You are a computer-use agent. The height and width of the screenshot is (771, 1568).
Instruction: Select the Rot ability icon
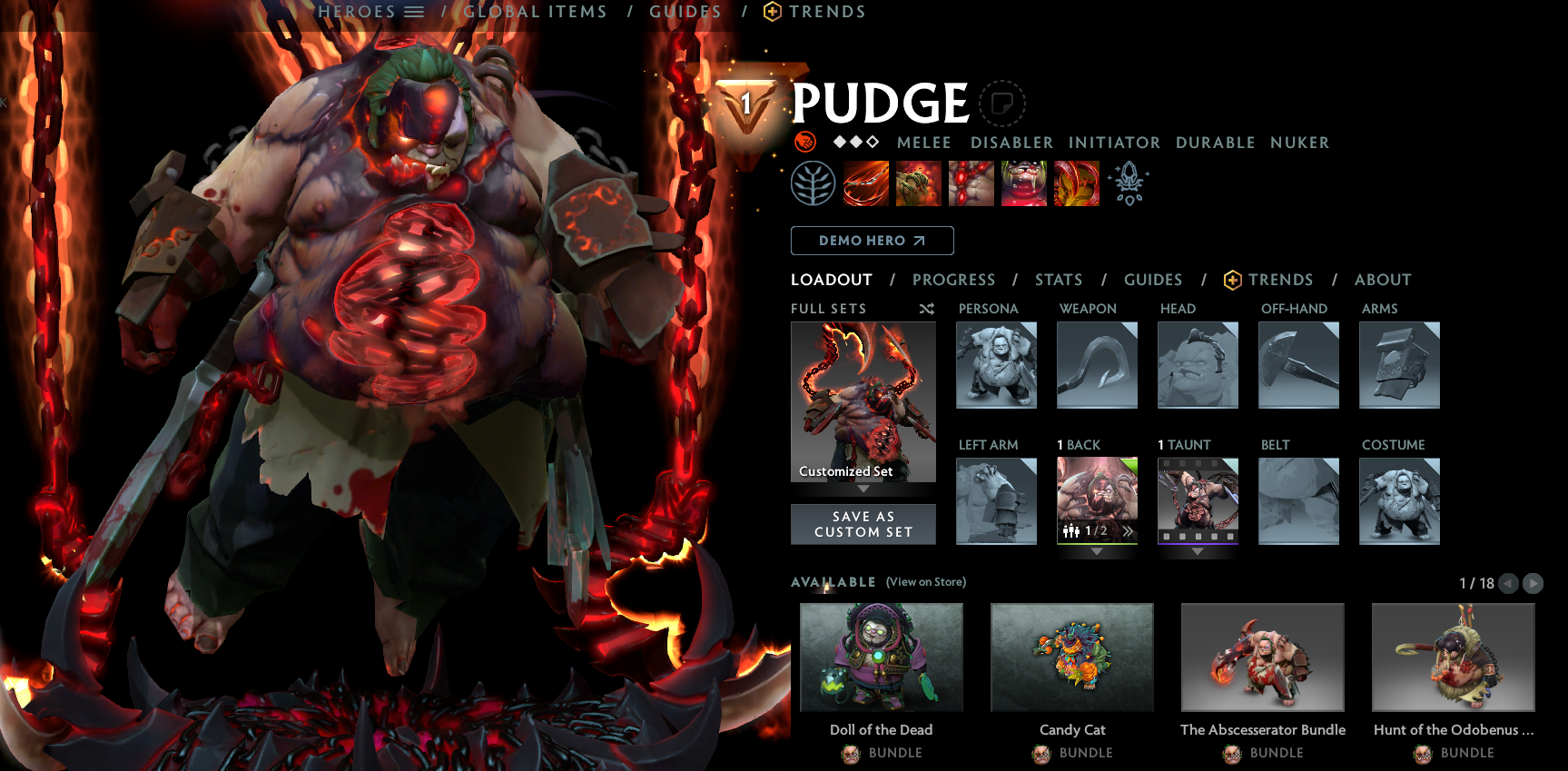point(919,183)
